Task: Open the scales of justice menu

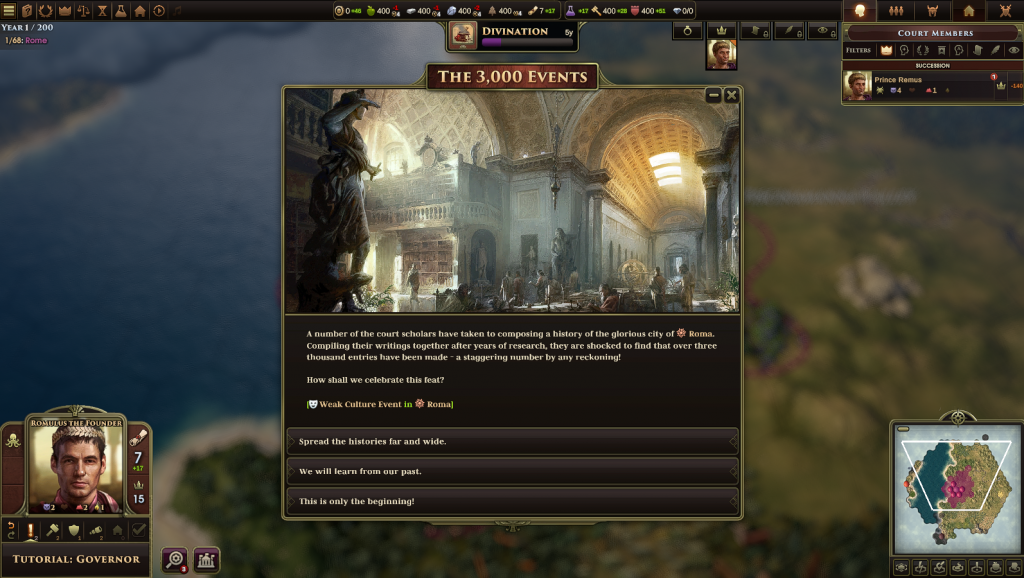Action: pos(83,11)
